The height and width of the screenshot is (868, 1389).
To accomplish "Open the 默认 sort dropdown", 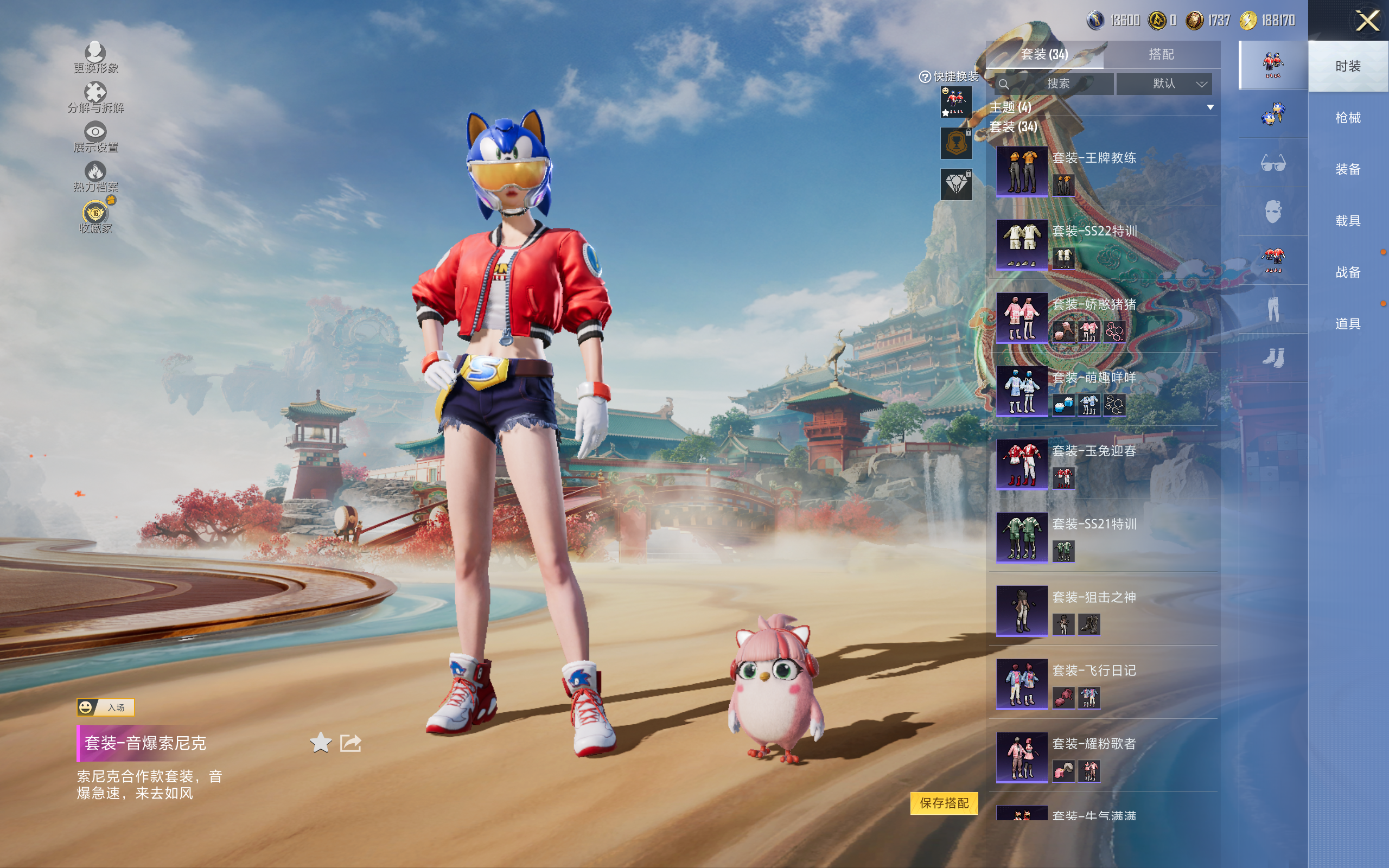I will pos(1164,84).
